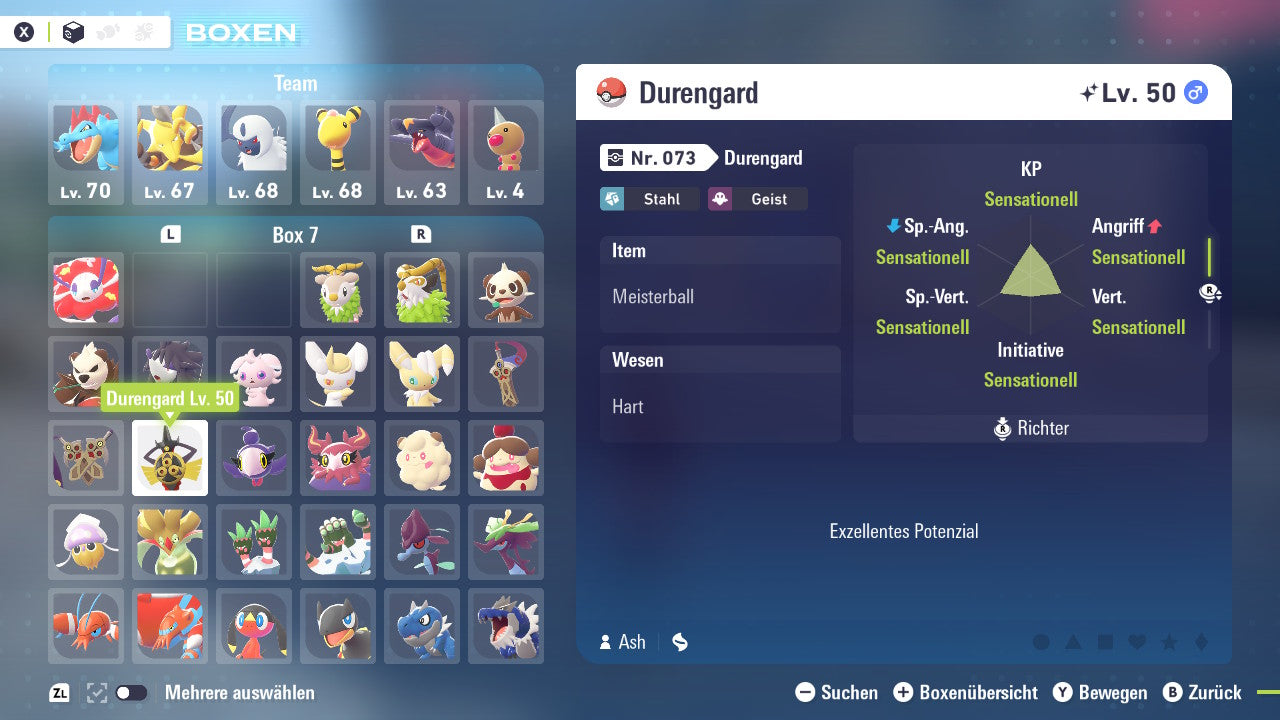Click the Richter ability icon below the chart
1280x720 pixels.
point(1002,428)
